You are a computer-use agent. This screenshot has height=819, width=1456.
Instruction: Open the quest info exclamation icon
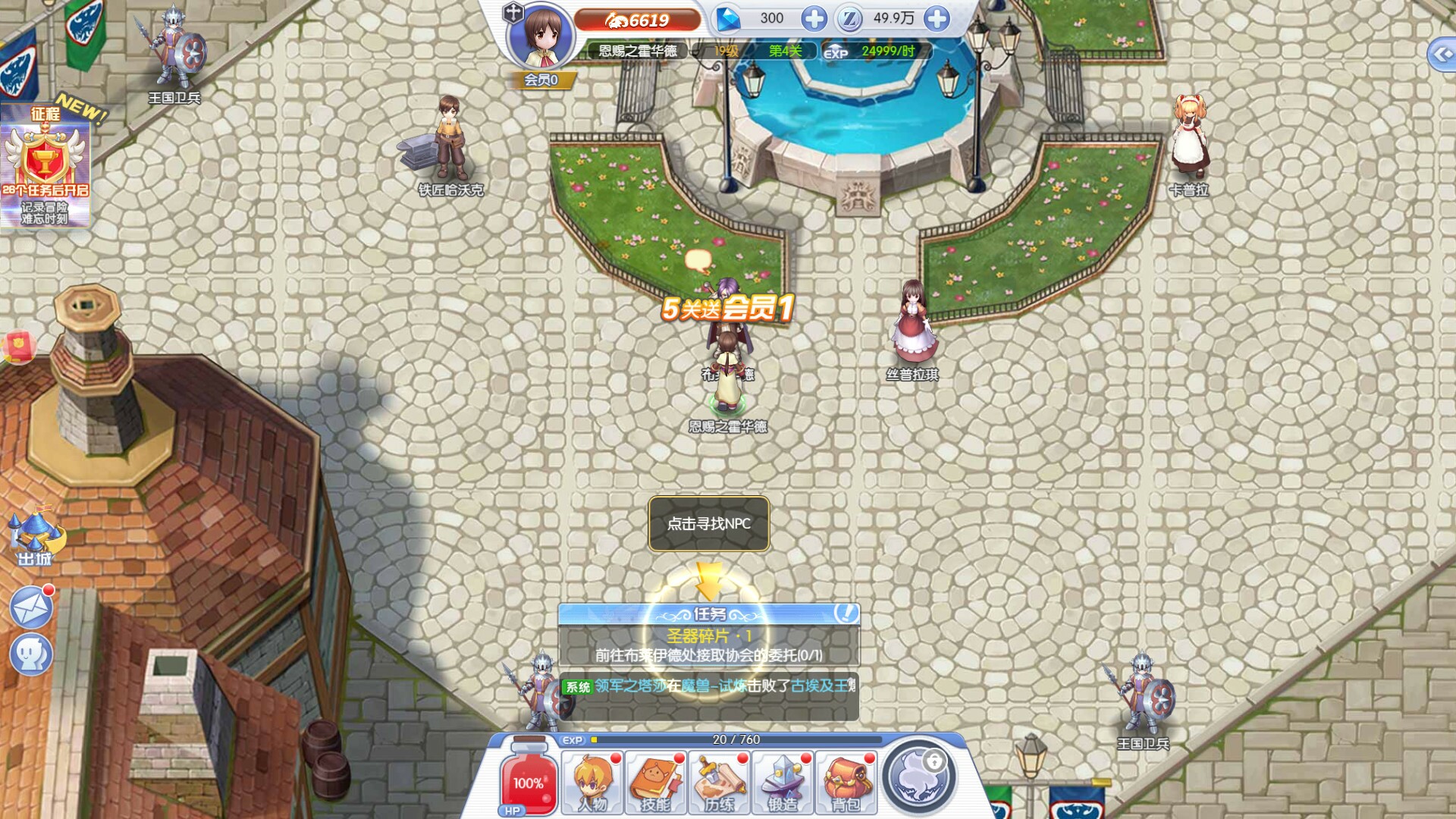click(846, 613)
